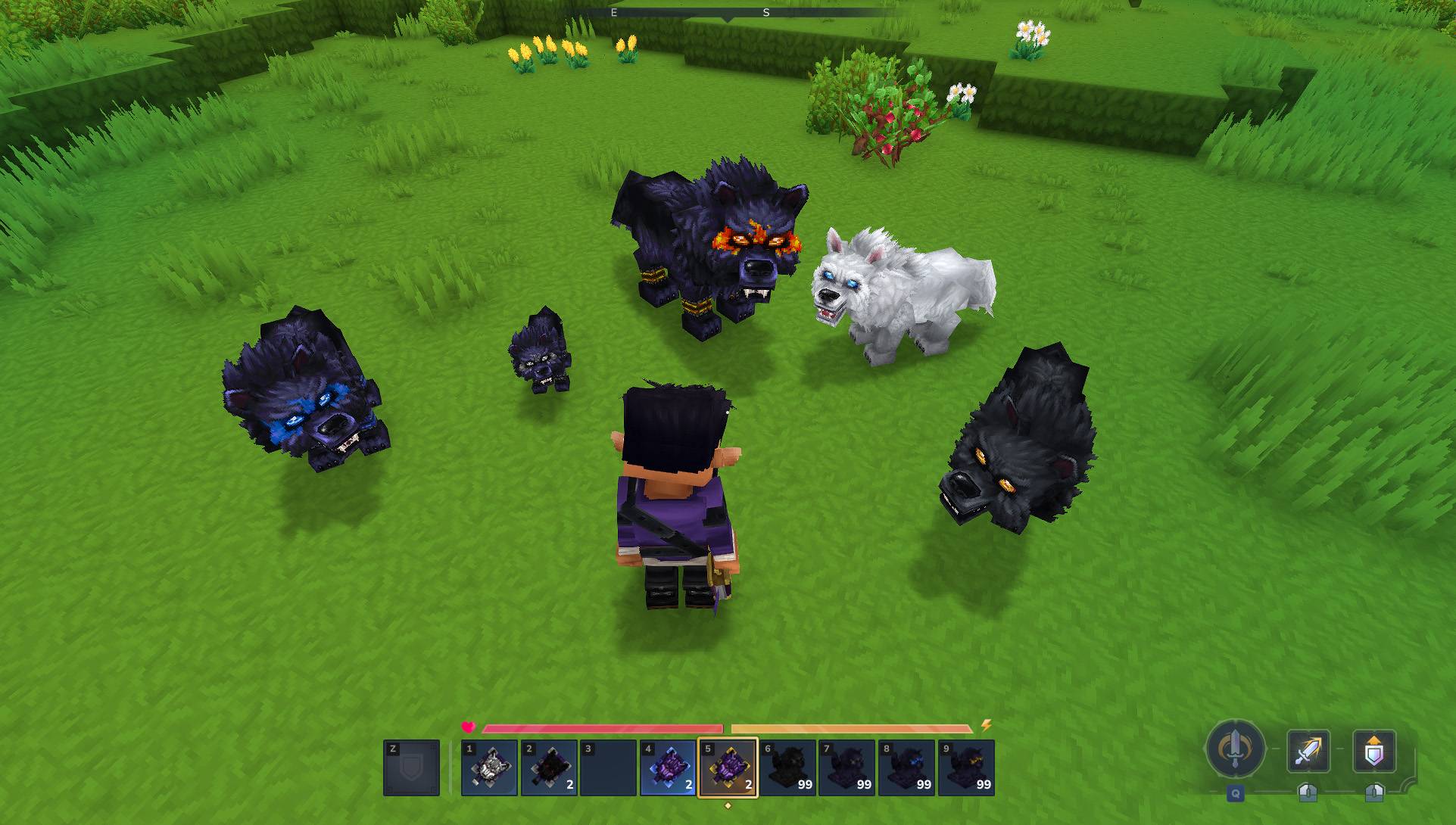This screenshot has height=825, width=1456.
Task: Select the black wolf item in slot 2
Action: point(549,767)
